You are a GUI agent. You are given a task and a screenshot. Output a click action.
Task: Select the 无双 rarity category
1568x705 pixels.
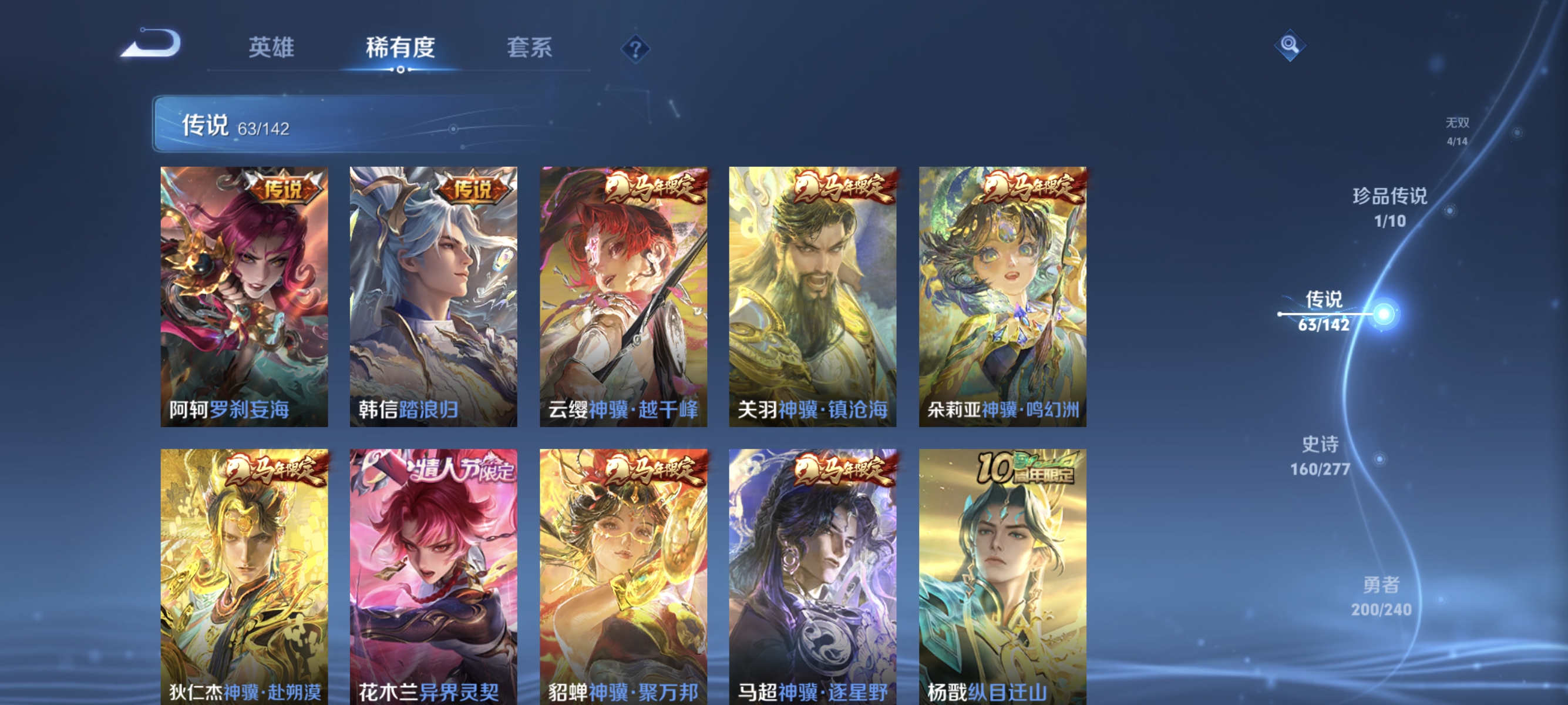tap(1456, 131)
